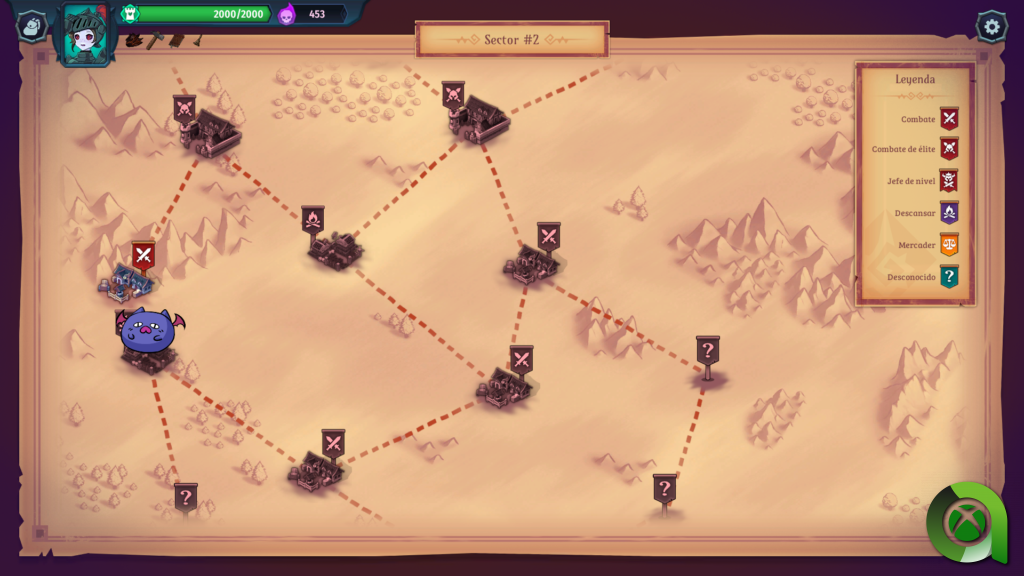Click the Combate legend entry
This screenshot has width=1024, height=576.
pyautogui.click(x=948, y=119)
